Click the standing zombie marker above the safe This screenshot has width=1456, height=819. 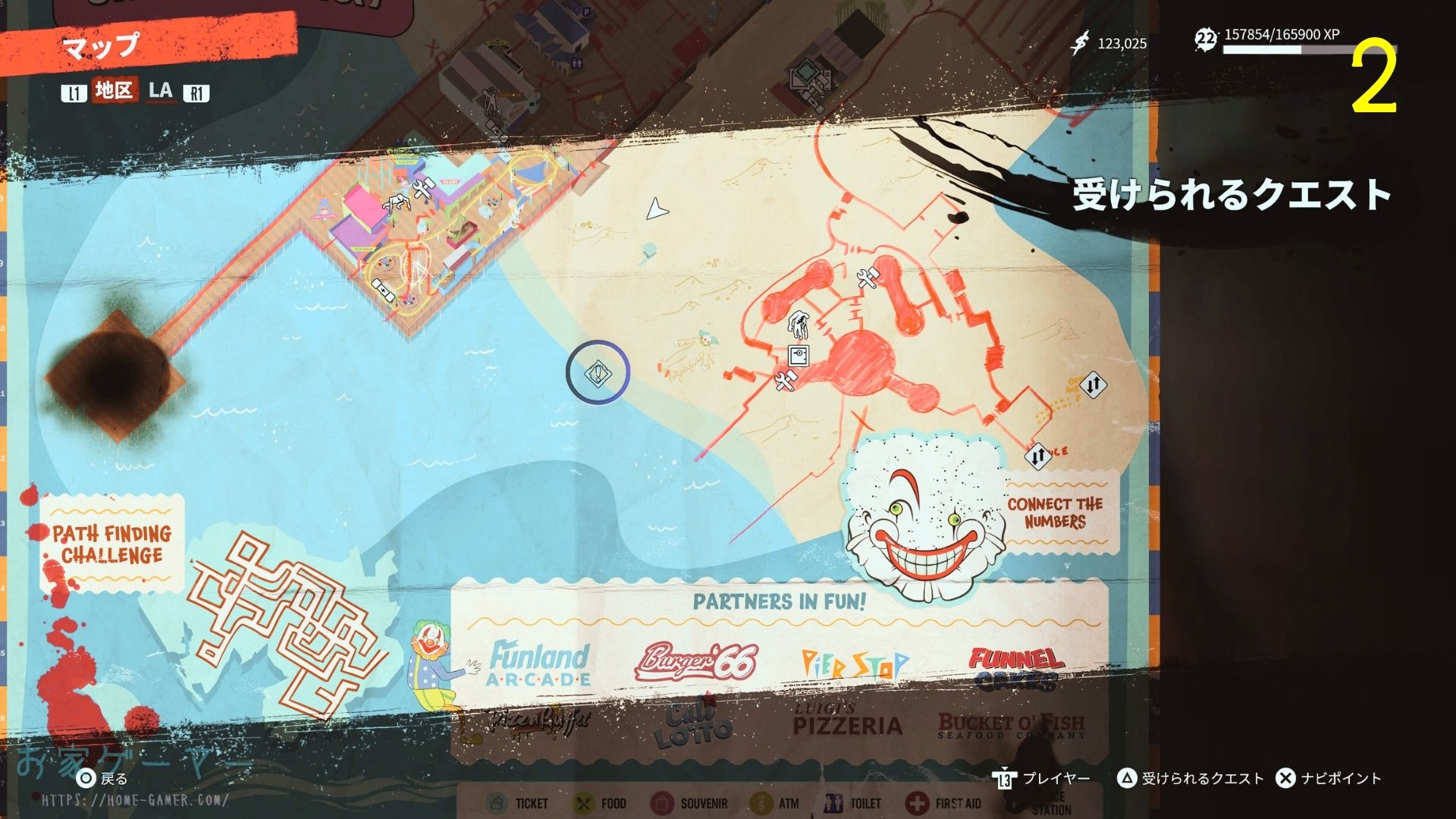click(798, 325)
